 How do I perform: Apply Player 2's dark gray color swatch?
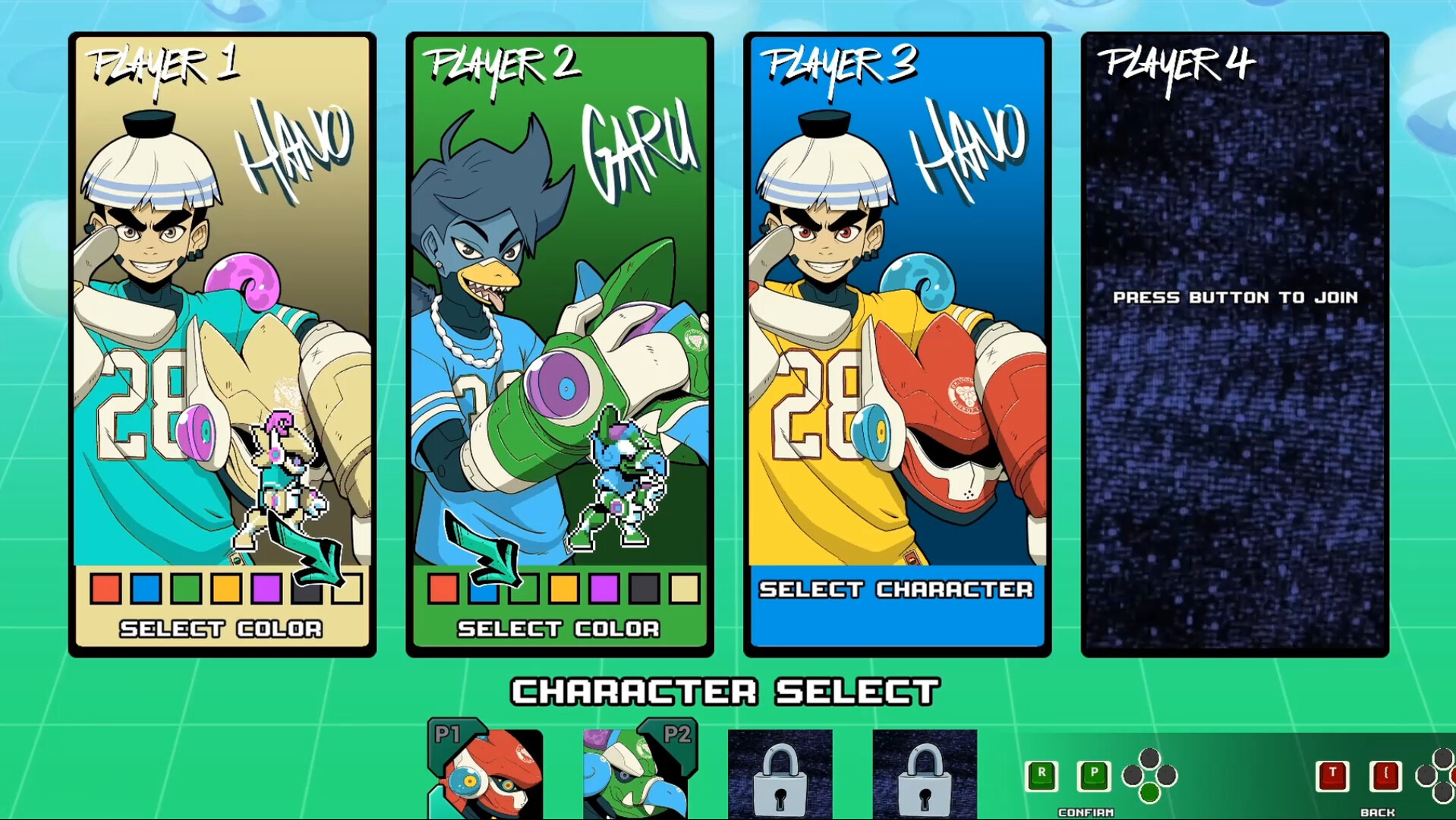tap(644, 589)
